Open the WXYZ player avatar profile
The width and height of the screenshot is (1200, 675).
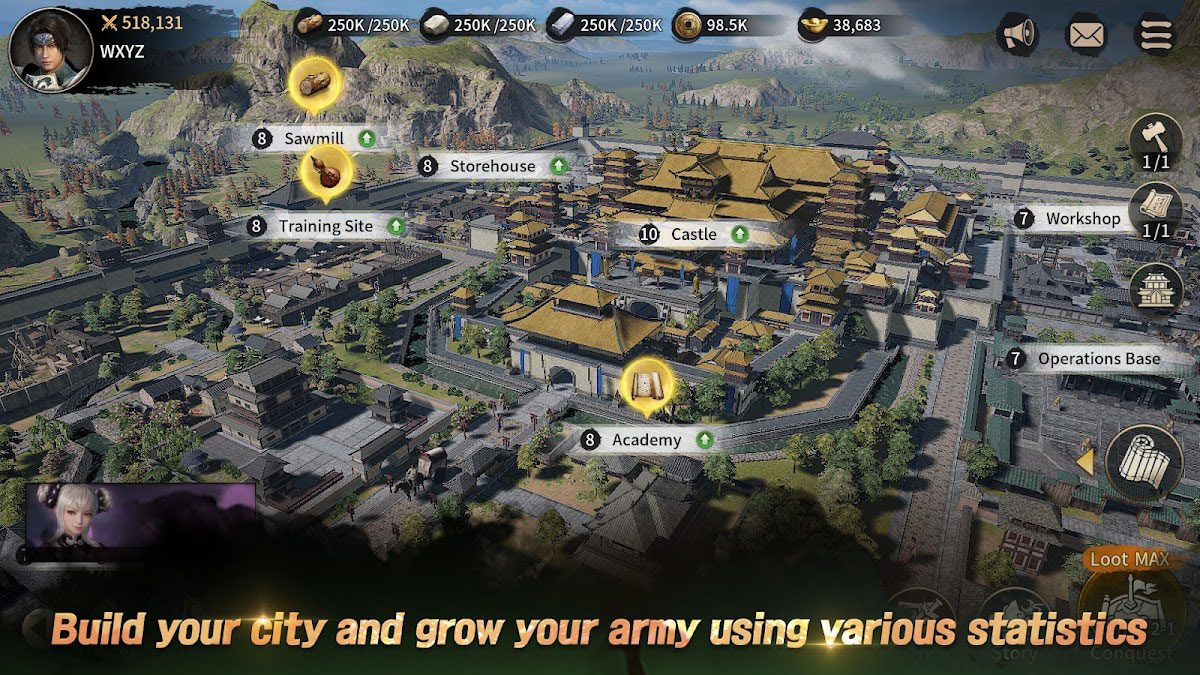tap(43, 45)
